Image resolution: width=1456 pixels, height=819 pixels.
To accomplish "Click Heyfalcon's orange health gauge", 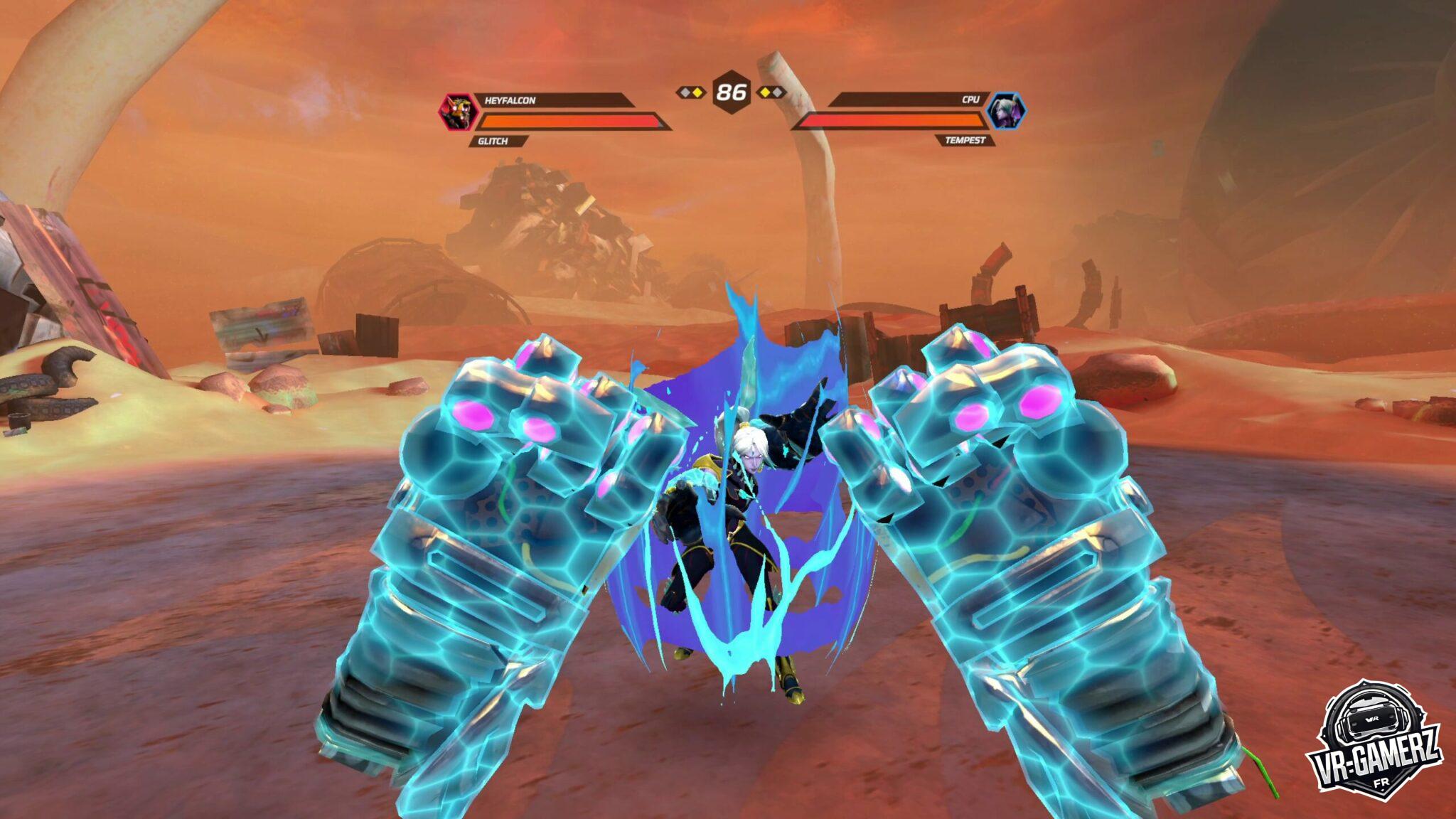I will (x=569, y=120).
